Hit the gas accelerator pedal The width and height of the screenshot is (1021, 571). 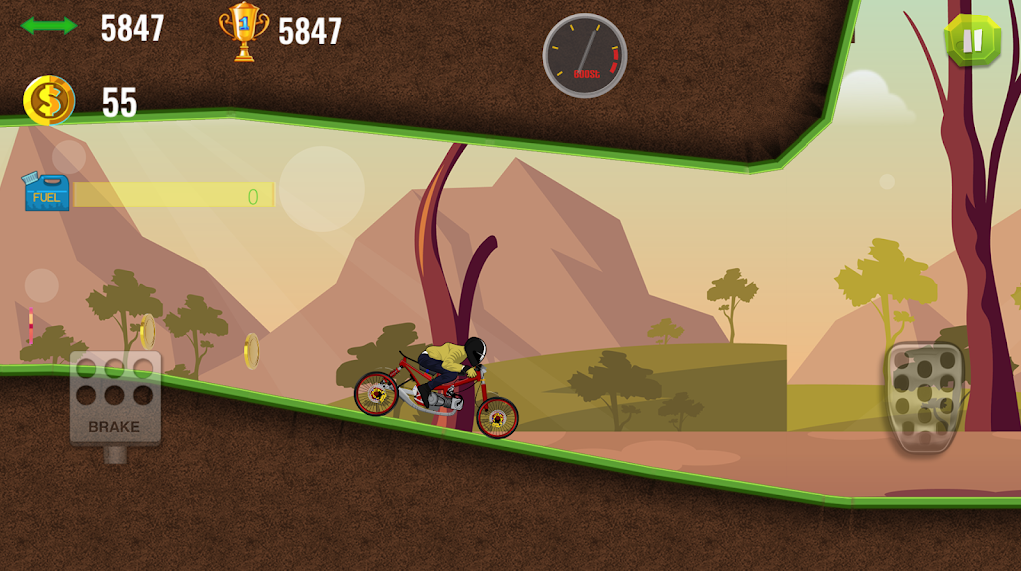(925, 397)
